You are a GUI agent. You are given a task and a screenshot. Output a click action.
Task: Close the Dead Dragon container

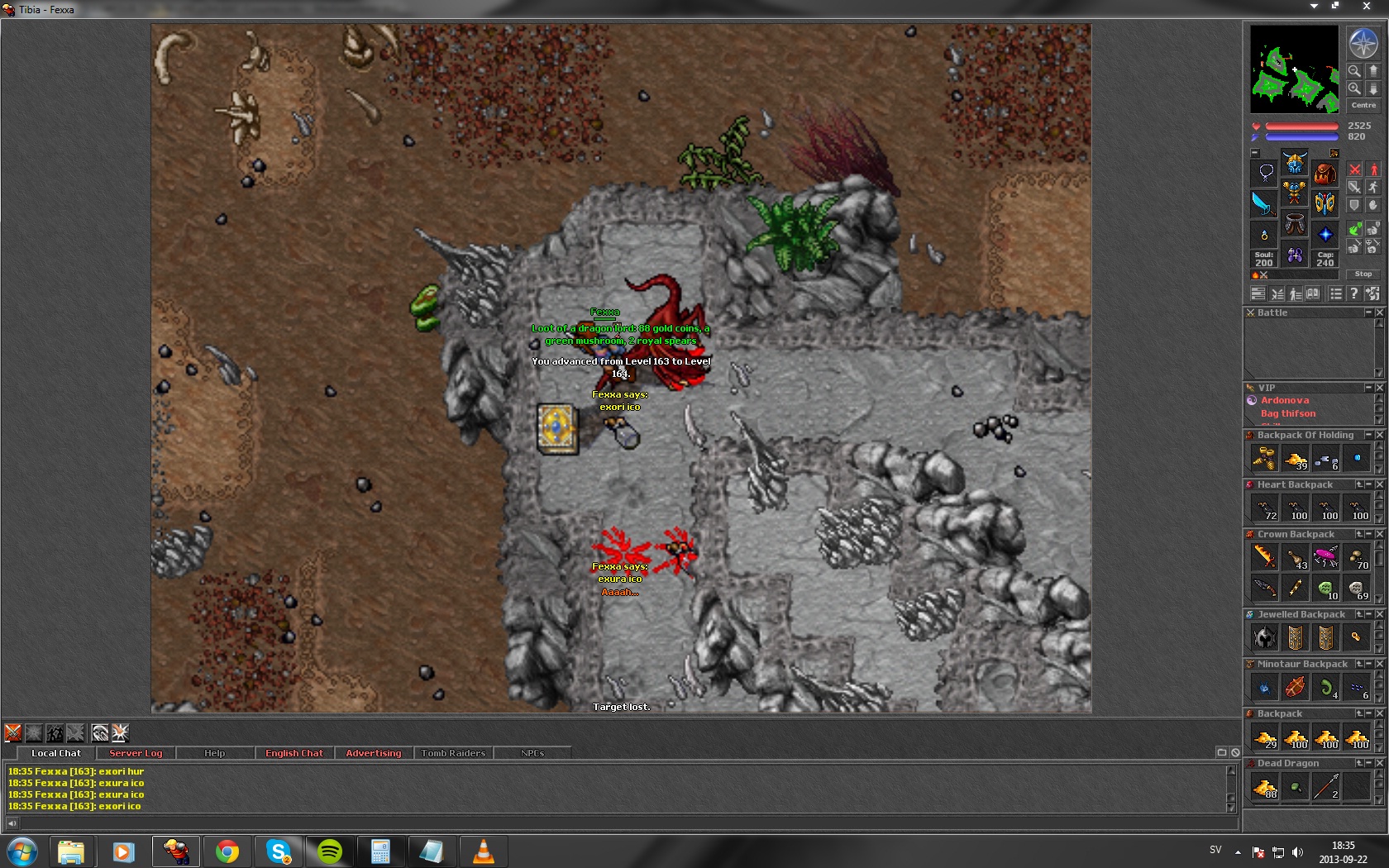point(1380,763)
